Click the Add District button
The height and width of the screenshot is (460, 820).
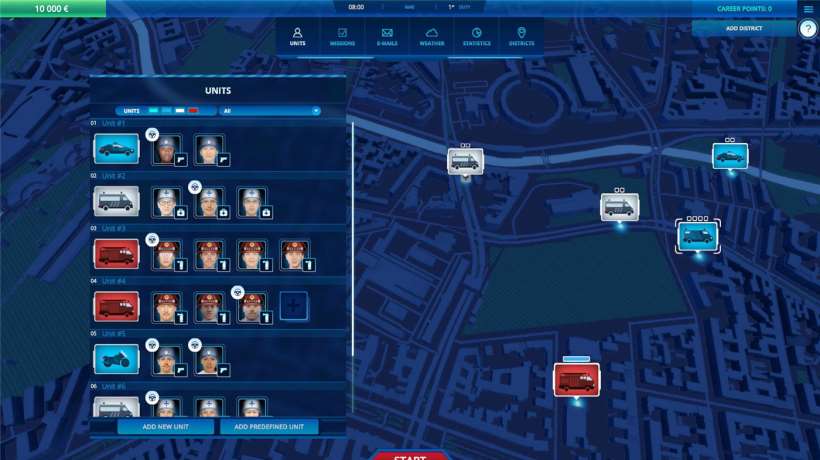743,28
